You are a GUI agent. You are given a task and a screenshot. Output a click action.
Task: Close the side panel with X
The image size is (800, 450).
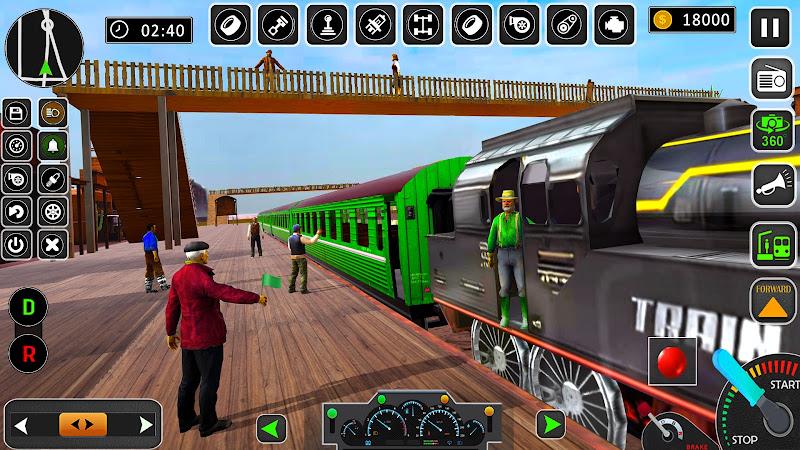(53, 244)
